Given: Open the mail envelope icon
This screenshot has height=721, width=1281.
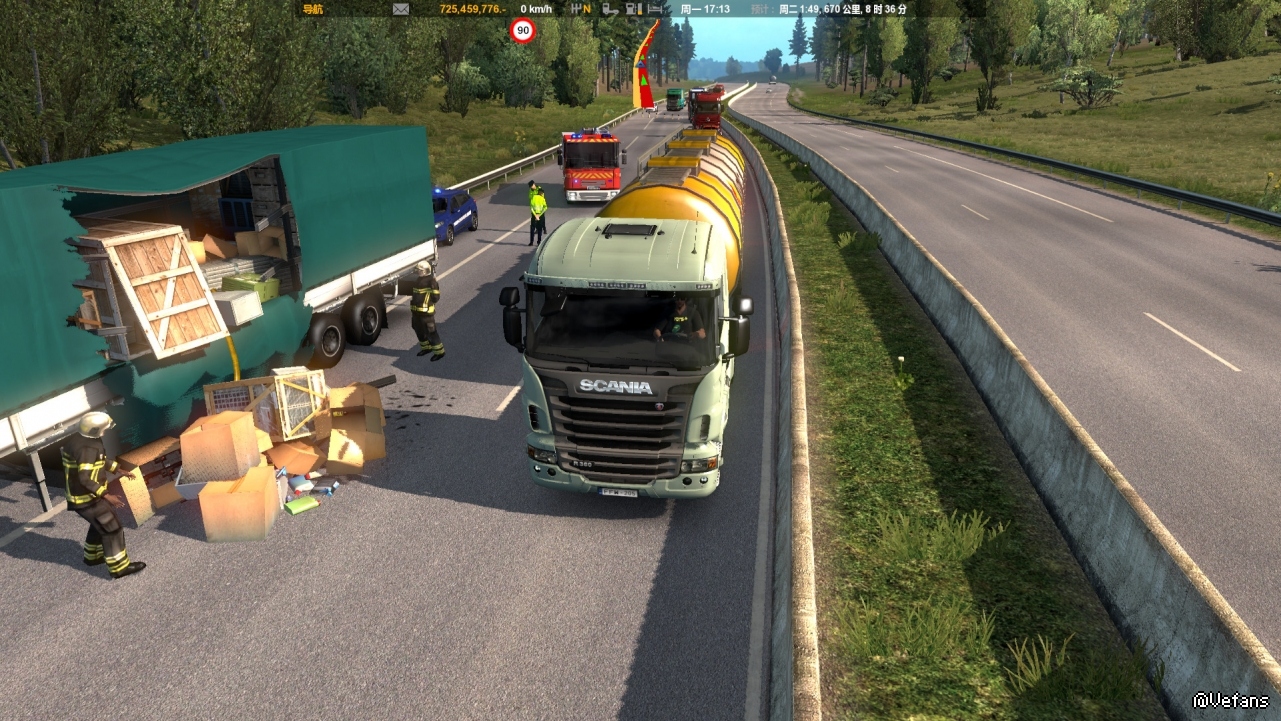Looking at the screenshot, I should [x=401, y=9].
